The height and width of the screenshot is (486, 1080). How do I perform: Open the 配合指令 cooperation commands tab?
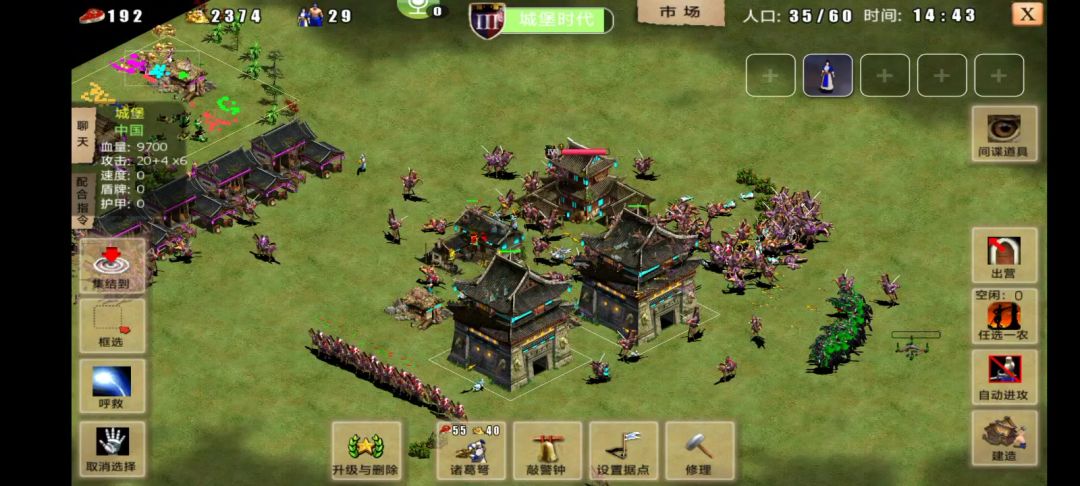pos(83,200)
